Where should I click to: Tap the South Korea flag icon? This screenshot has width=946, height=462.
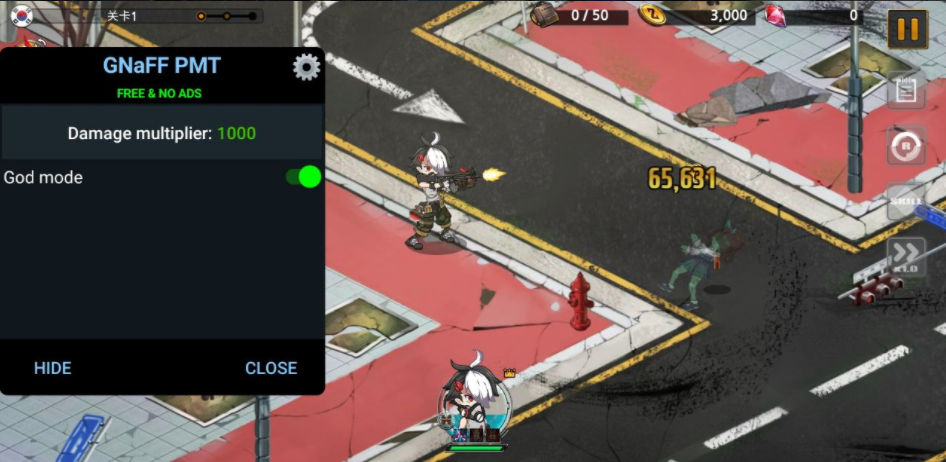pos(21,15)
